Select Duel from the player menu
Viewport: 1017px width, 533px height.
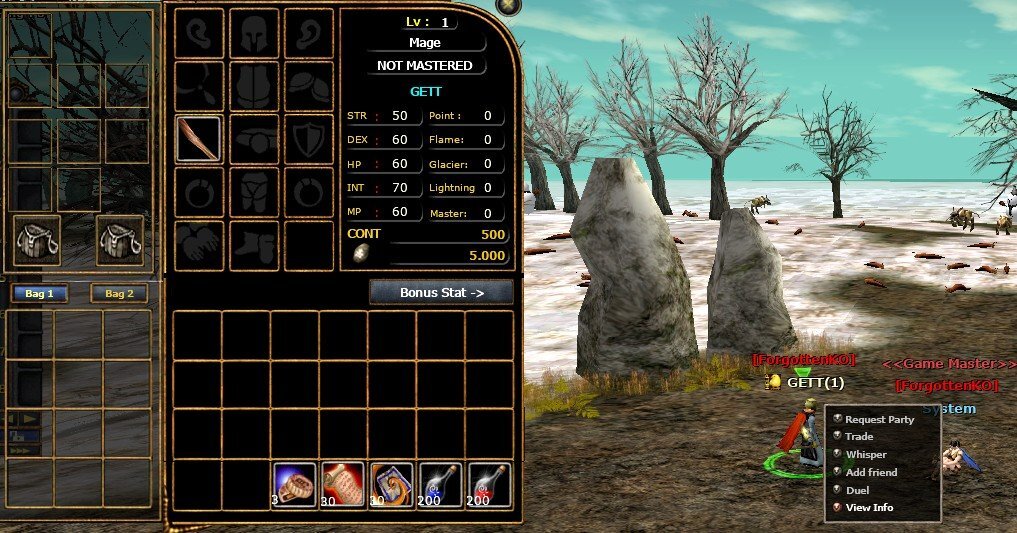pyautogui.click(x=857, y=490)
